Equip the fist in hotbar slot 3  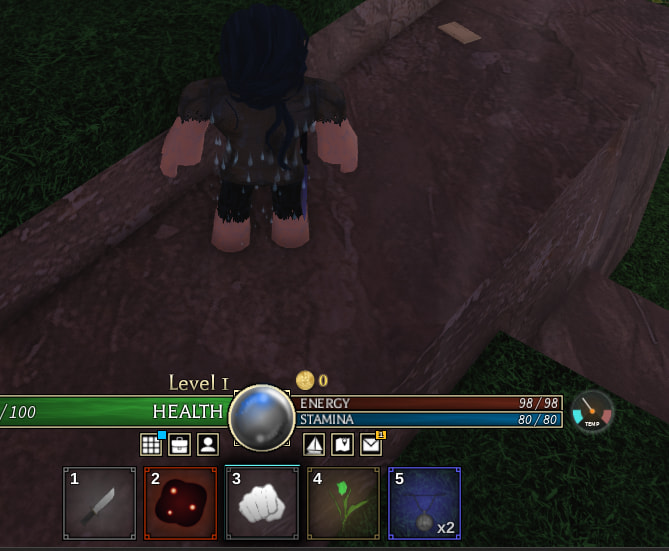262,503
